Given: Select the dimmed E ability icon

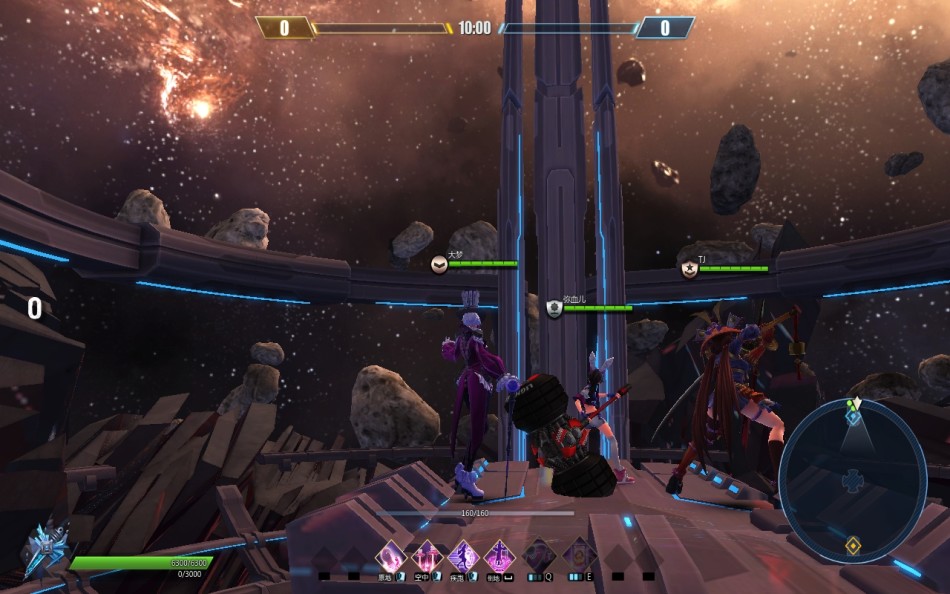Looking at the screenshot, I should [x=579, y=555].
